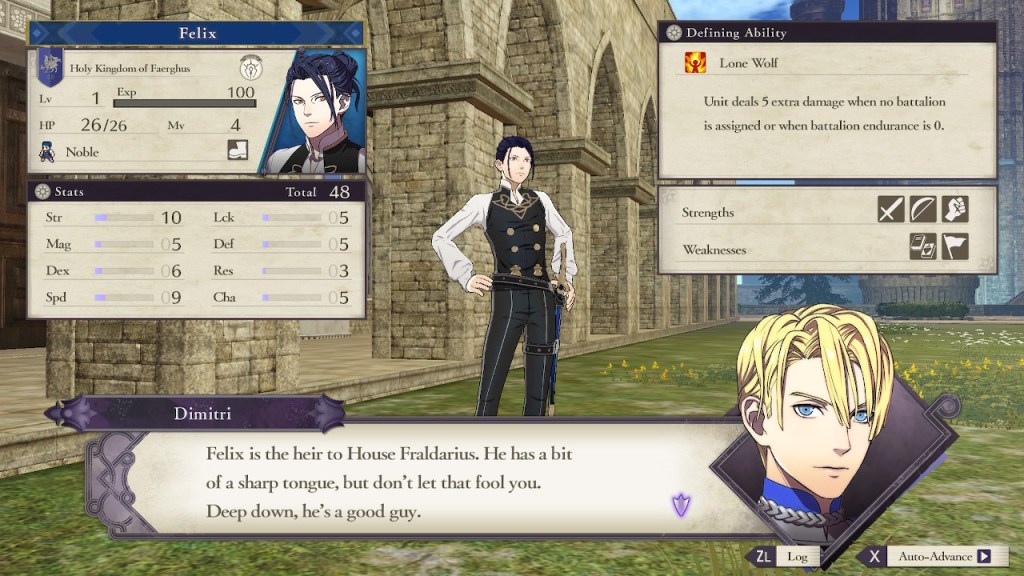Viewport: 1024px width, 576px height.
Task: Inspect the bow strength icon
Action: [923, 210]
